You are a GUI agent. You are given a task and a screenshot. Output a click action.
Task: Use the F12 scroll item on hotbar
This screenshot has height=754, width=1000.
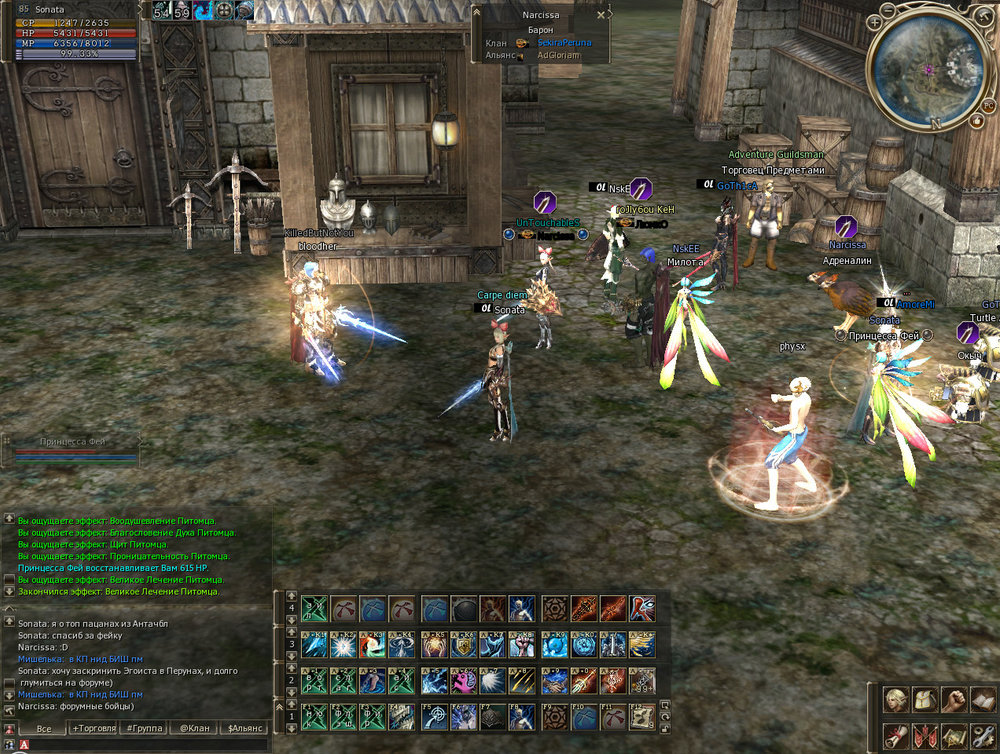tap(642, 715)
